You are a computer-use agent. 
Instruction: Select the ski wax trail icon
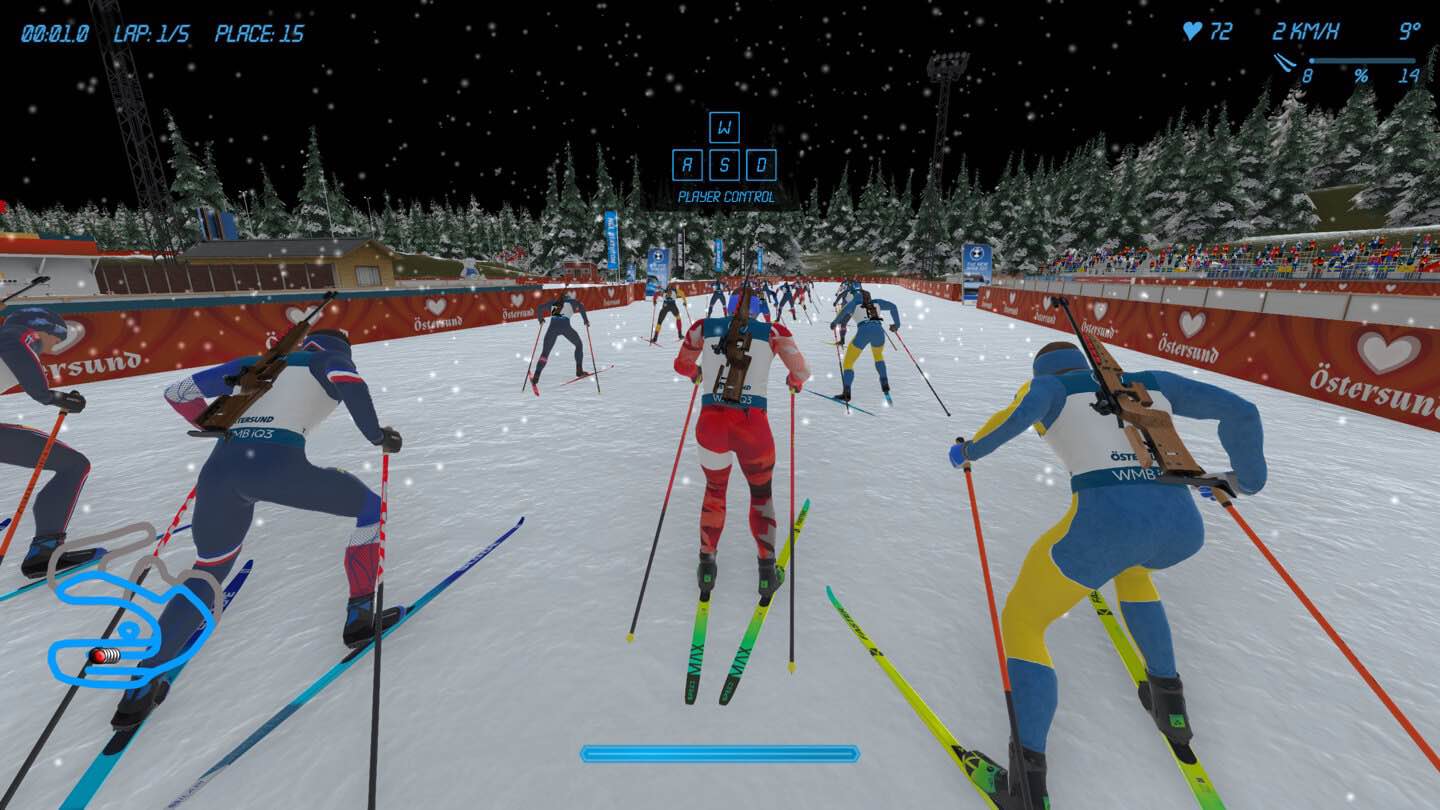click(x=1284, y=63)
